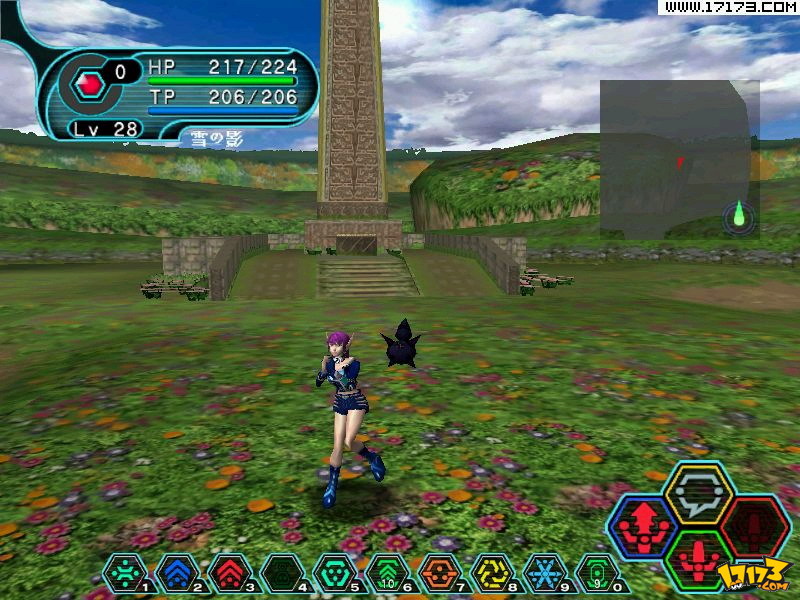Click the dimmed red-bordered action hexagon
The height and width of the screenshot is (600, 800).
tap(755, 526)
